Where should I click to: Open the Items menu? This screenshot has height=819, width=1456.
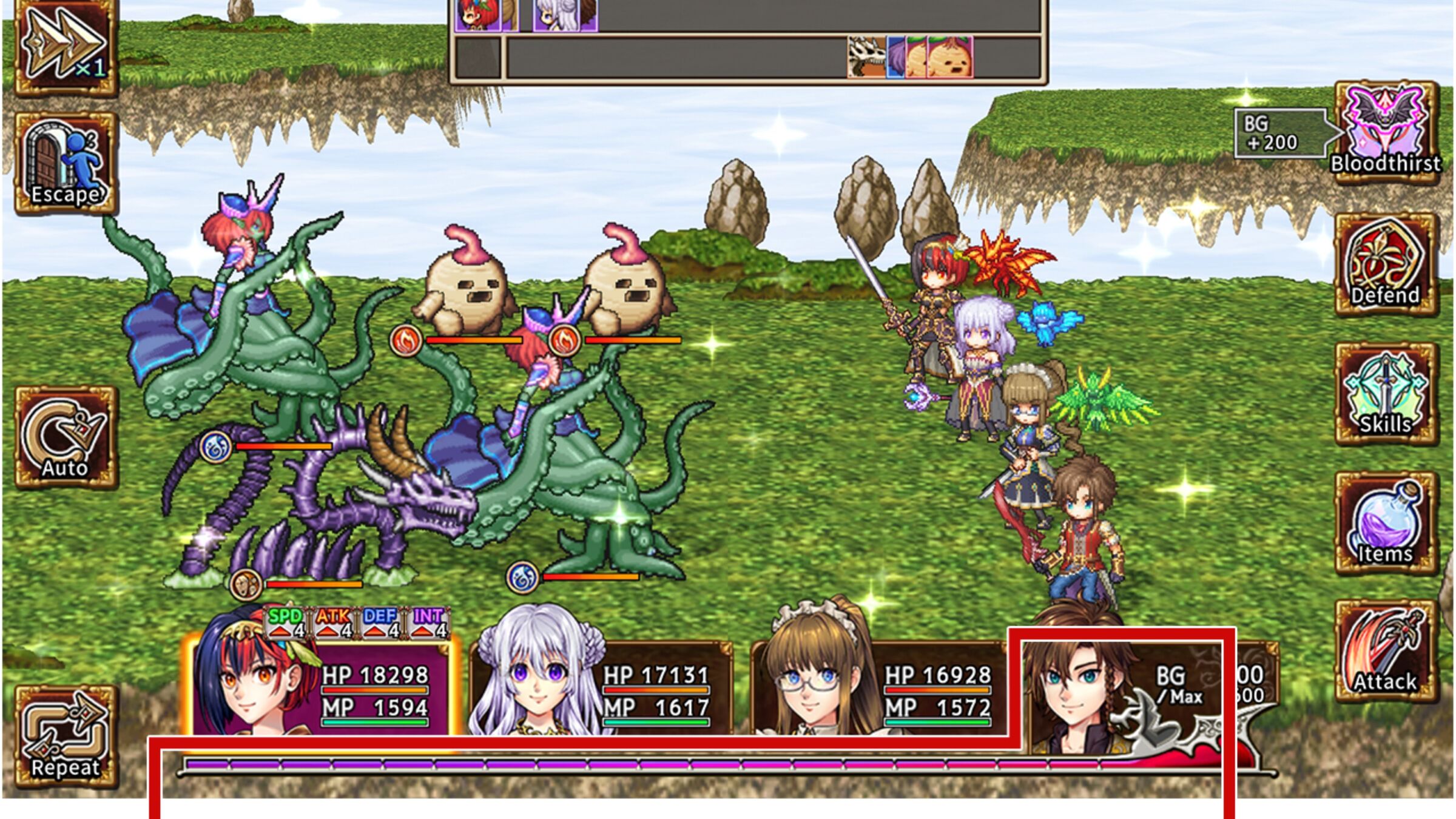coord(1386,524)
